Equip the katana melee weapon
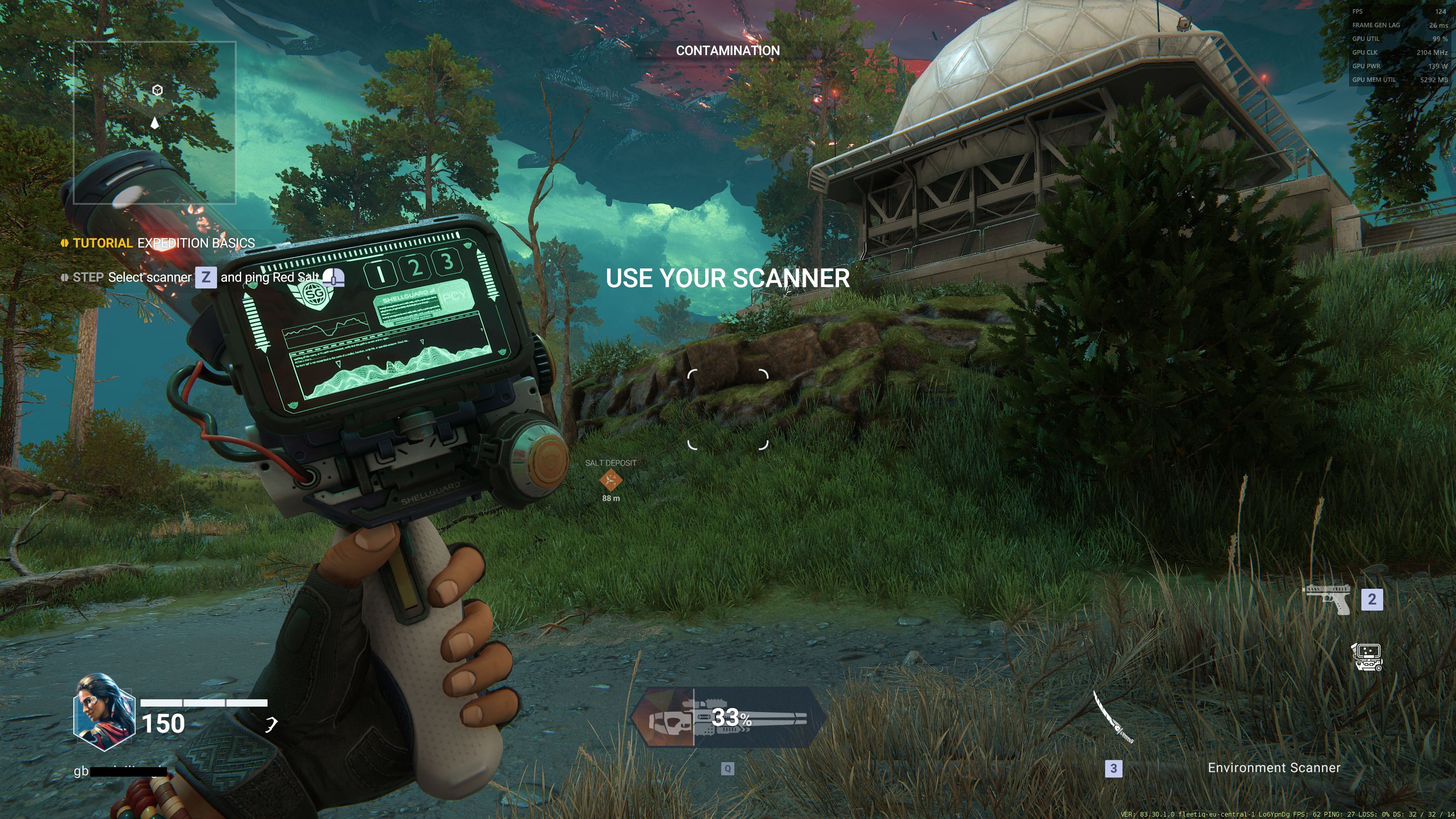This screenshot has width=1456, height=819. tap(1112, 717)
